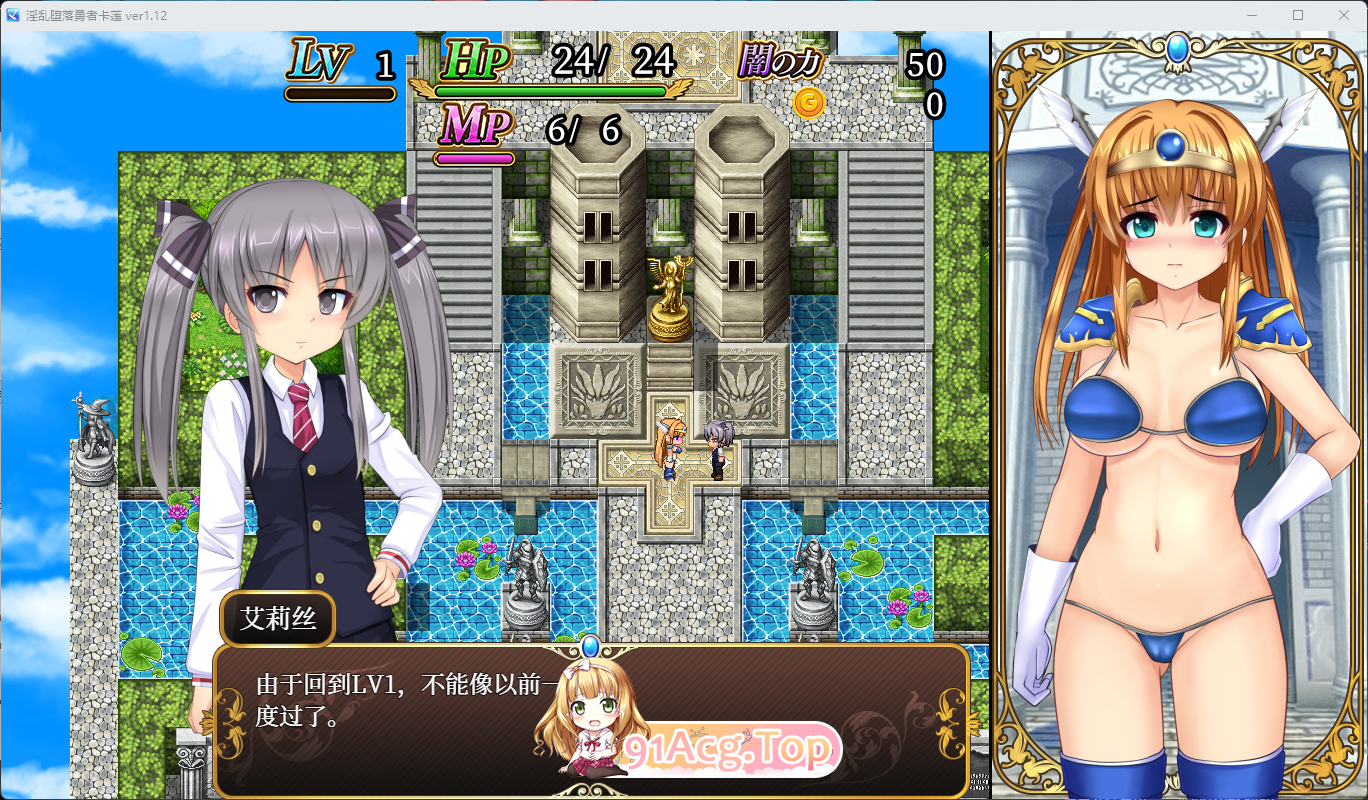Click the 闇の力 dark power label
This screenshot has height=800, width=1368.
(779, 62)
